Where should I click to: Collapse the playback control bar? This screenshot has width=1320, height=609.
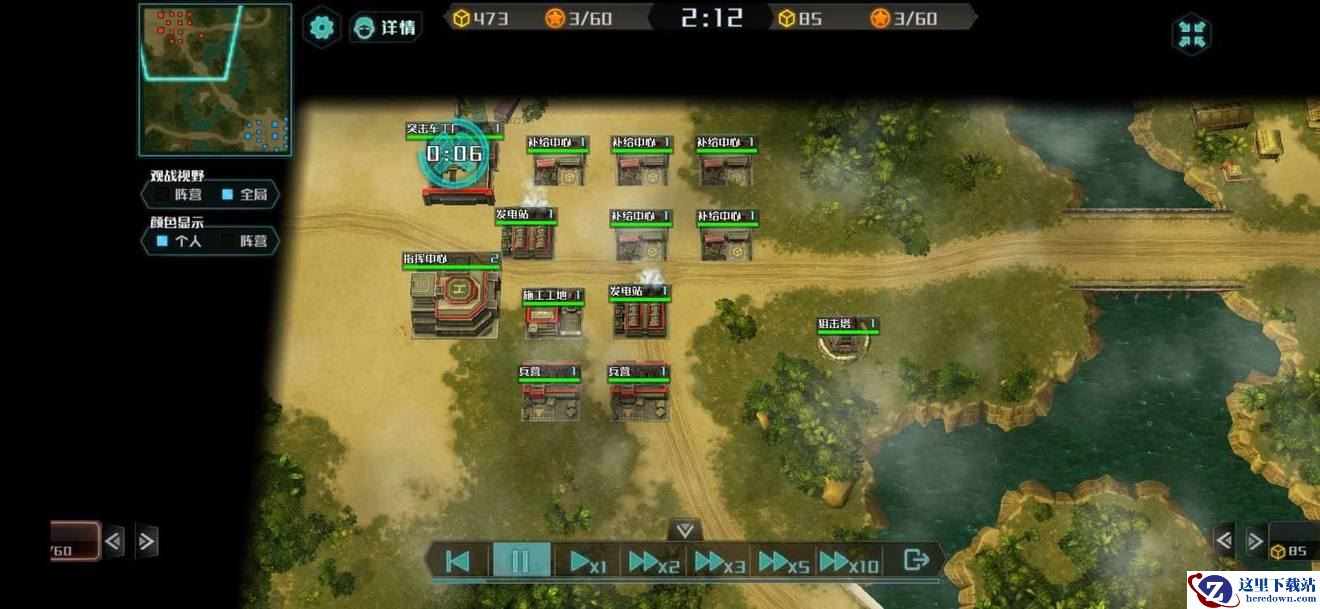pos(685,530)
